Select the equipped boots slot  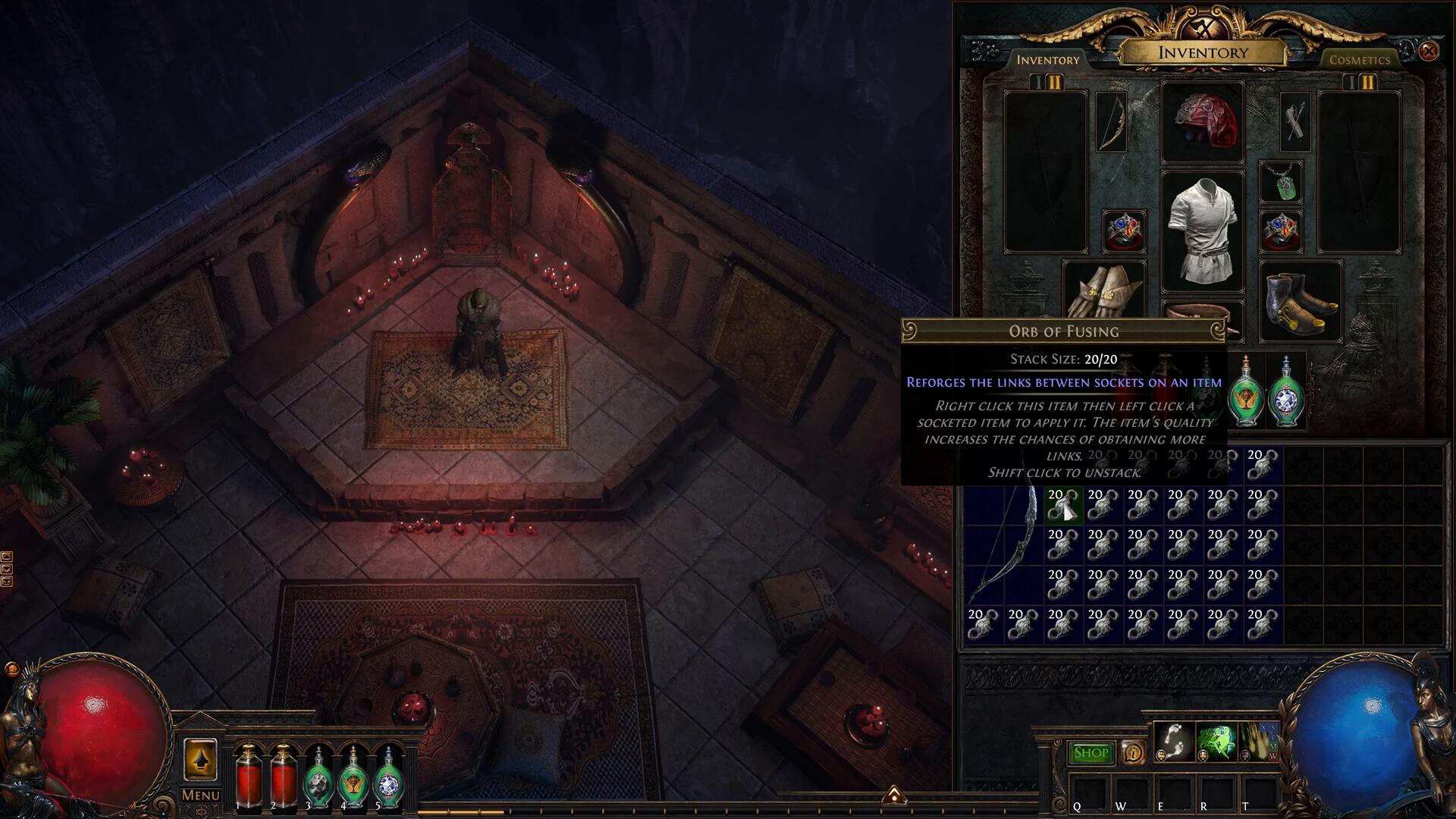coord(1300,301)
